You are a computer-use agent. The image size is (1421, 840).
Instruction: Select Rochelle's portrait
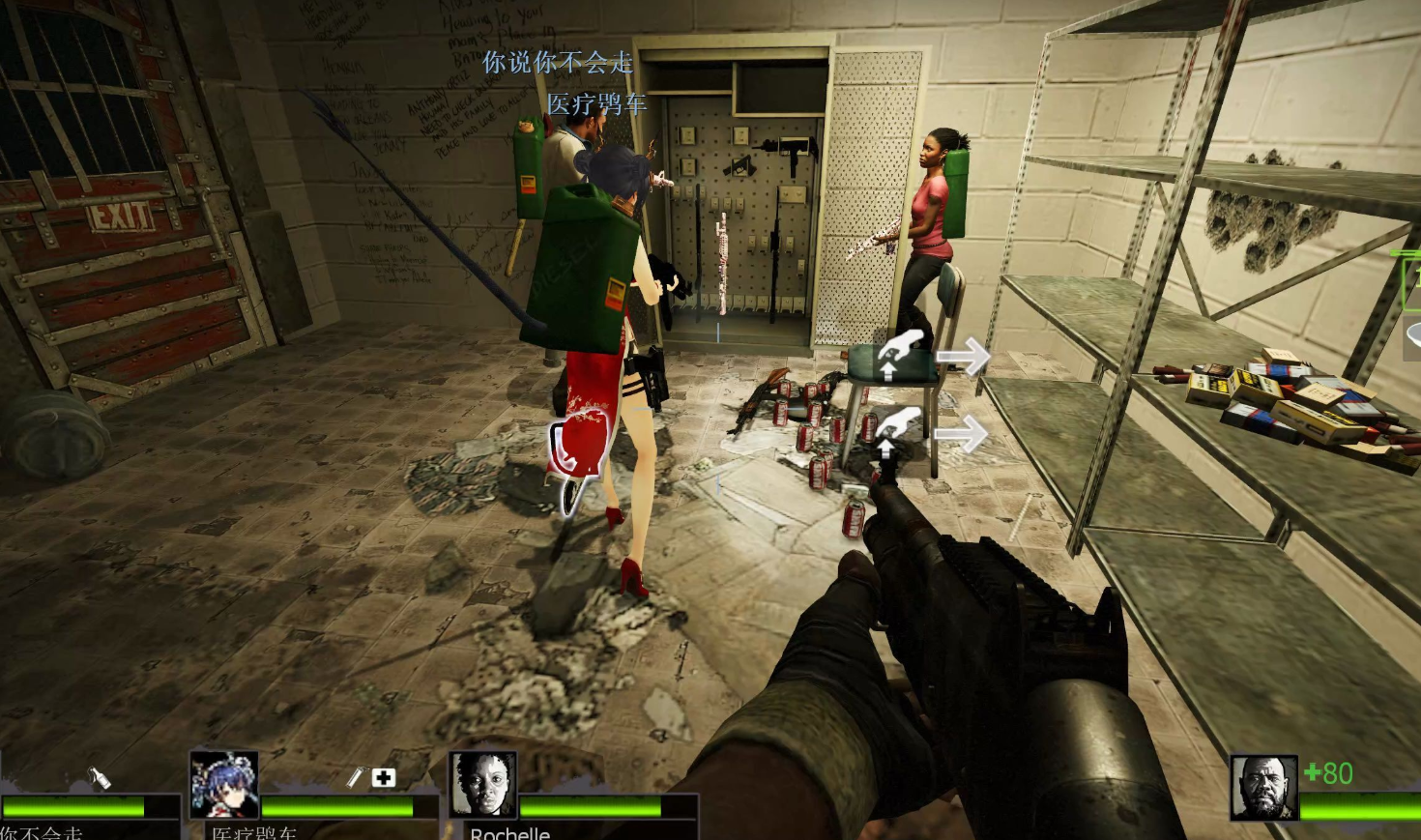(x=483, y=785)
